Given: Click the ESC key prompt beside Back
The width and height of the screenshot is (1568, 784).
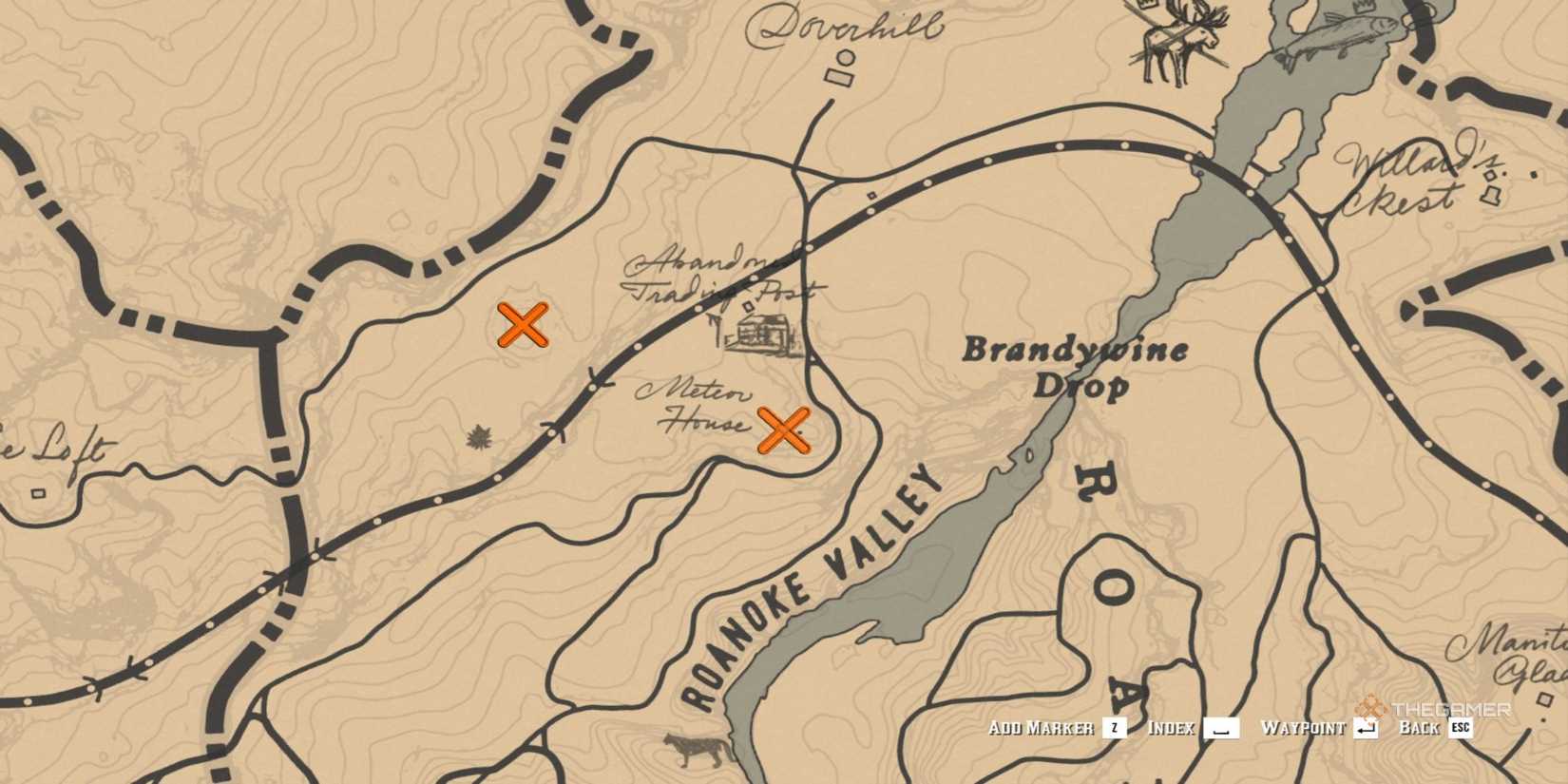Looking at the screenshot, I should tap(1461, 729).
